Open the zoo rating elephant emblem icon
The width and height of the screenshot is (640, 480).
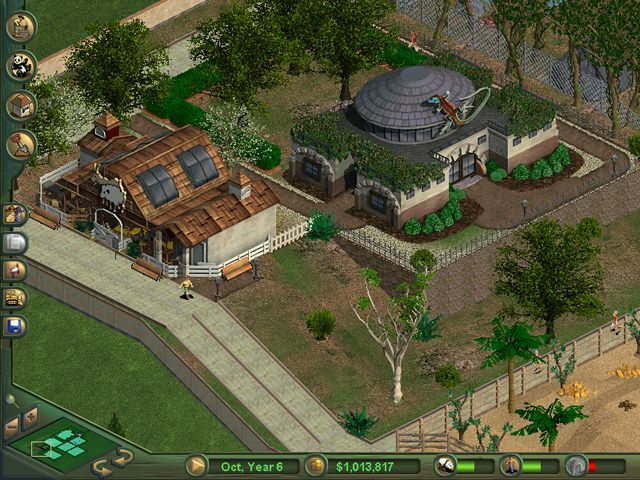[x=574, y=465]
